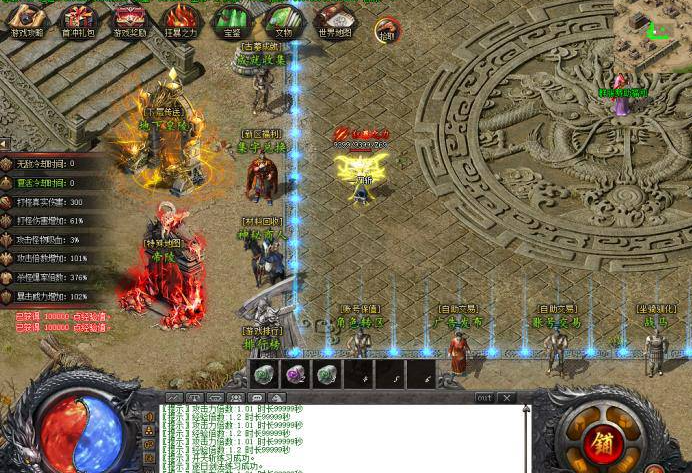The image size is (692, 473).
Task: Open the 宝鉴 green gem icon
Action: [232, 20]
